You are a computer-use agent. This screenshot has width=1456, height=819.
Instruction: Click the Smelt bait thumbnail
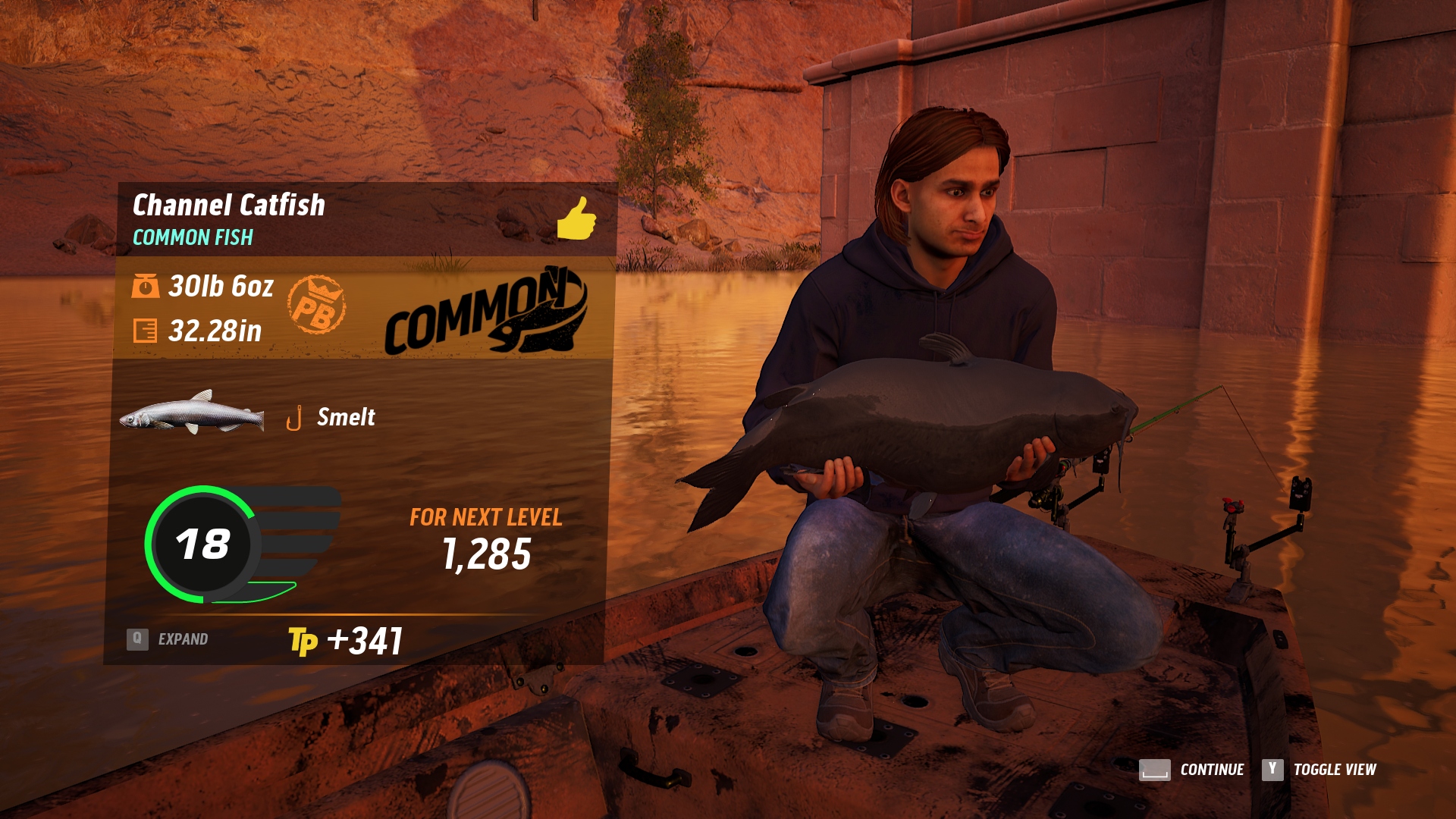point(192,413)
